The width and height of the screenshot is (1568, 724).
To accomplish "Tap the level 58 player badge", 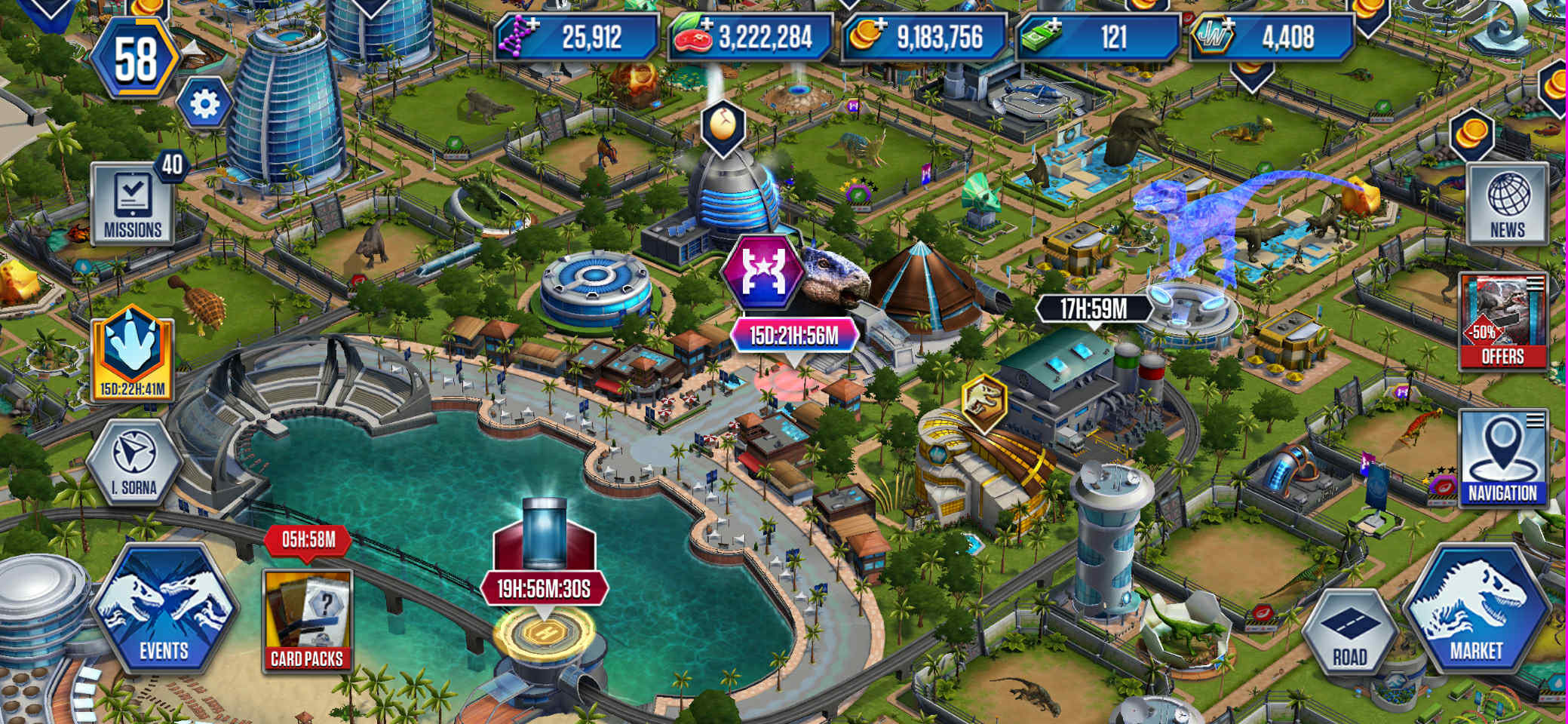I will [x=136, y=59].
